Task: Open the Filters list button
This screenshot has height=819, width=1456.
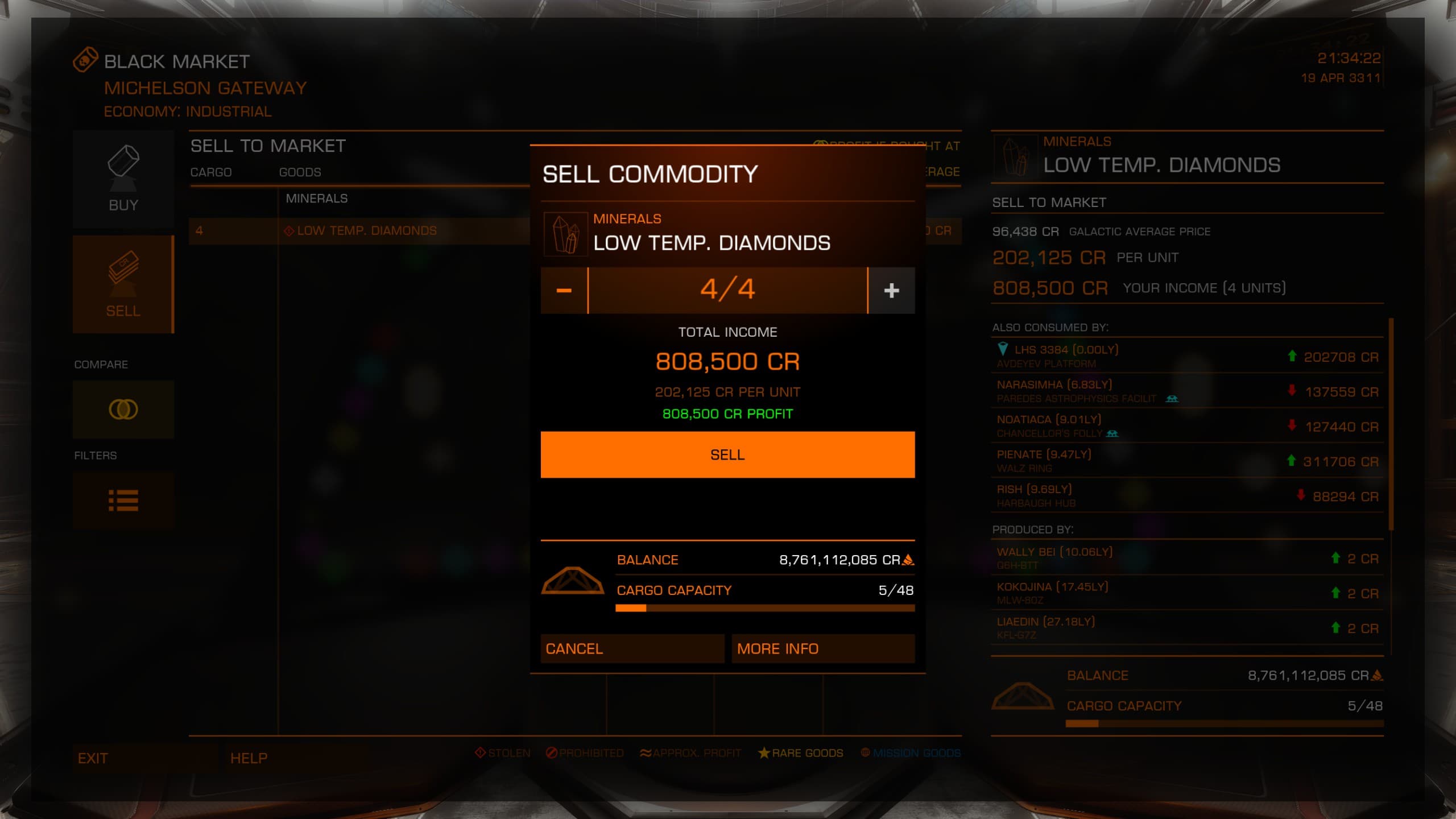Action: click(x=123, y=500)
